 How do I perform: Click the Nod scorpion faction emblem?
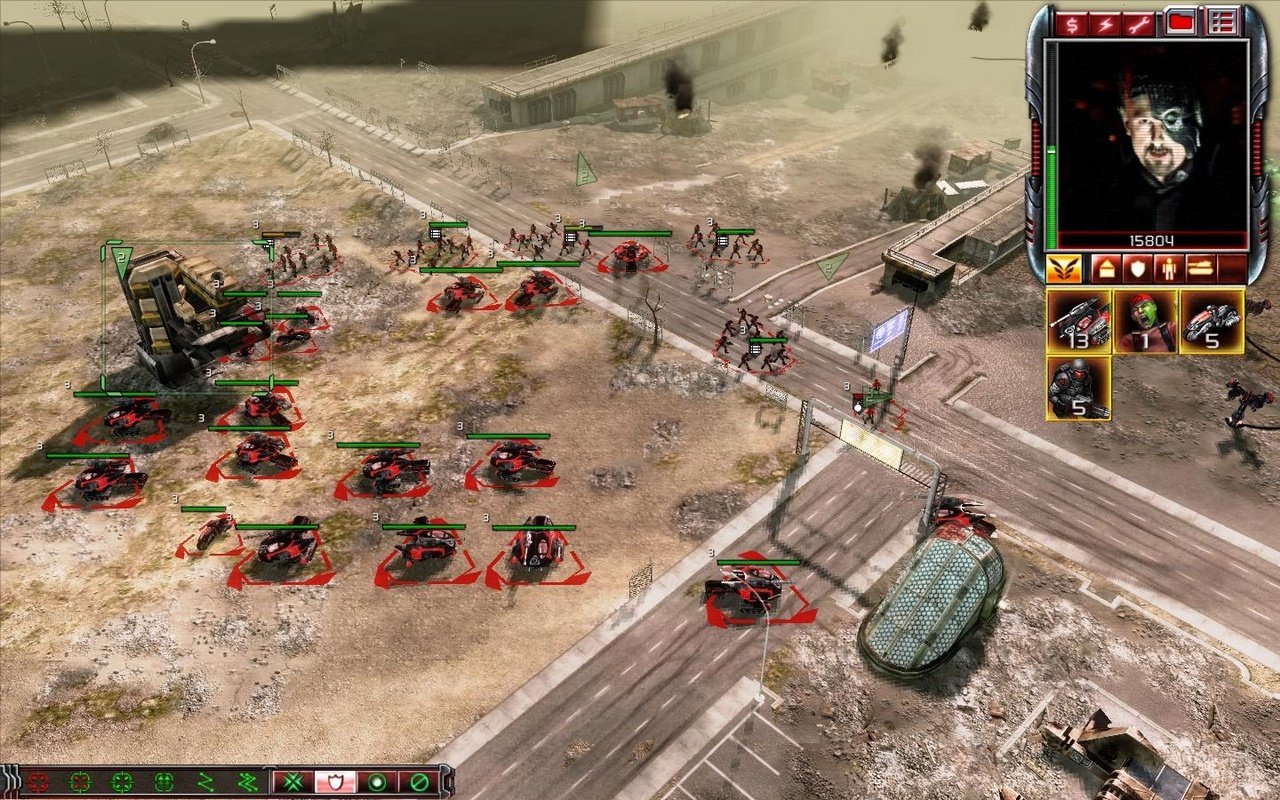pyautogui.click(x=1064, y=270)
